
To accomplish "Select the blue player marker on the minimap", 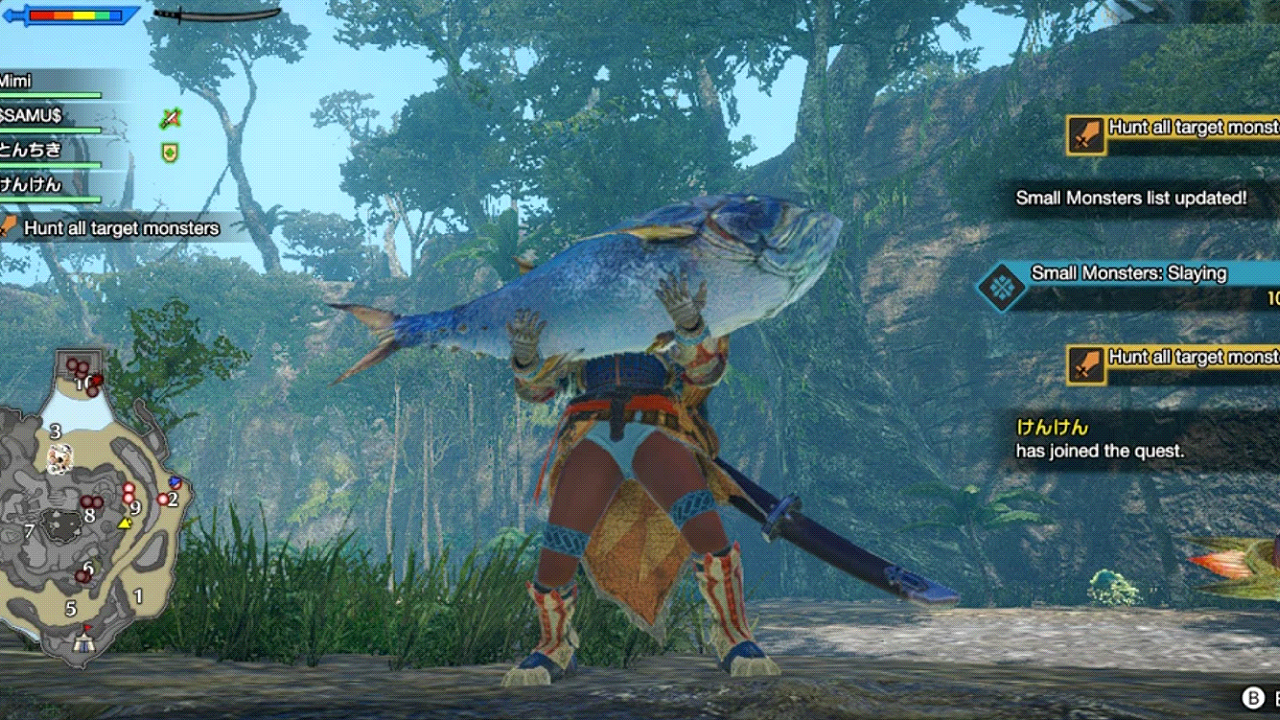I will (x=176, y=481).
